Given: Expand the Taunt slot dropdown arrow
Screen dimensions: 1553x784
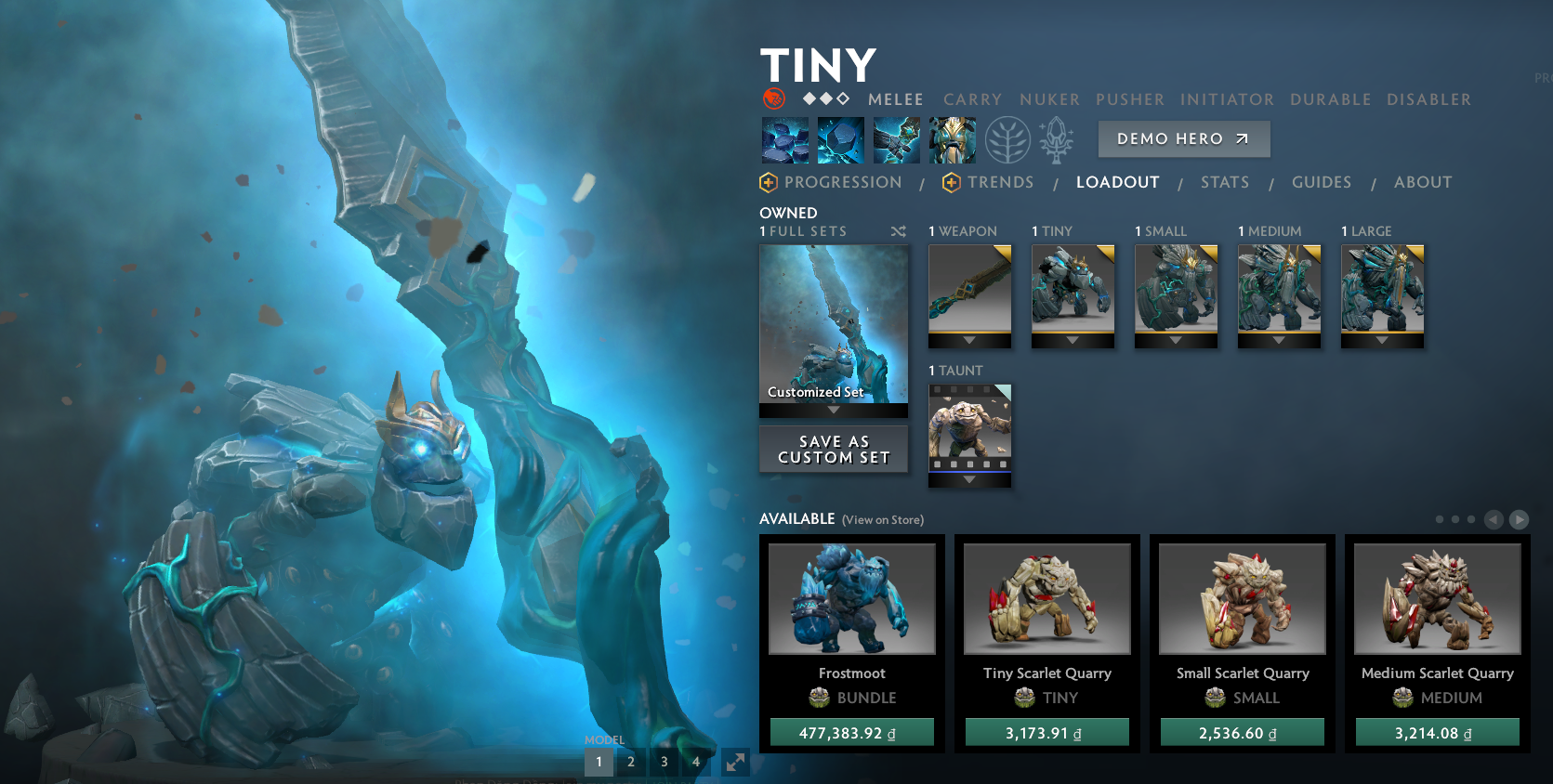Looking at the screenshot, I should 969,481.
